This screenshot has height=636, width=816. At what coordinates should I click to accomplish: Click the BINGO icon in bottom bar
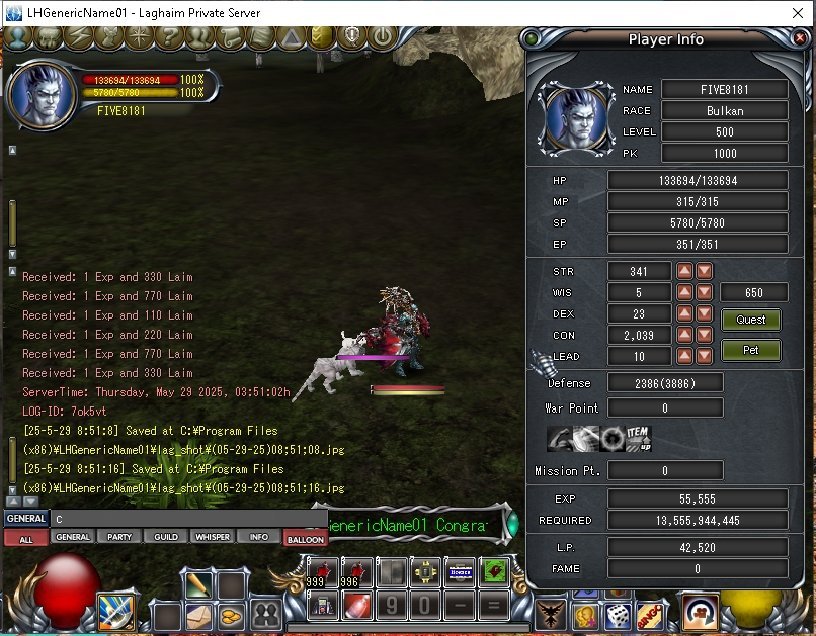[x=650, y=617]
